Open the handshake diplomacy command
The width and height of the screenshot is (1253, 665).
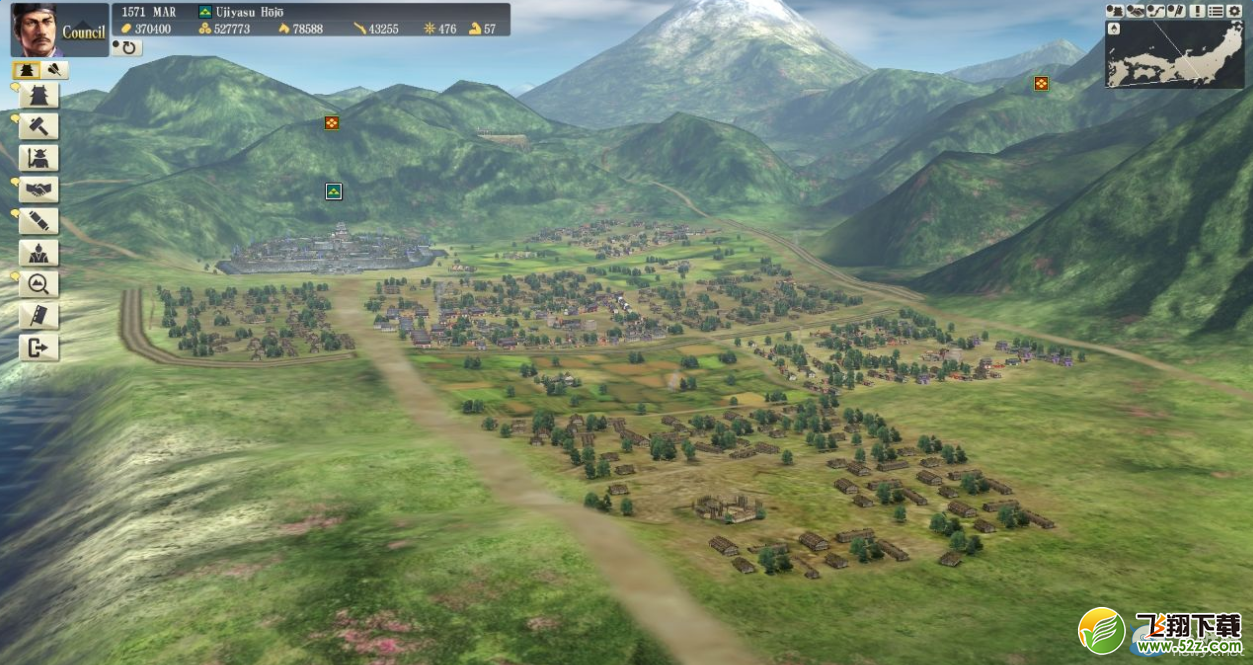point(39,190)
